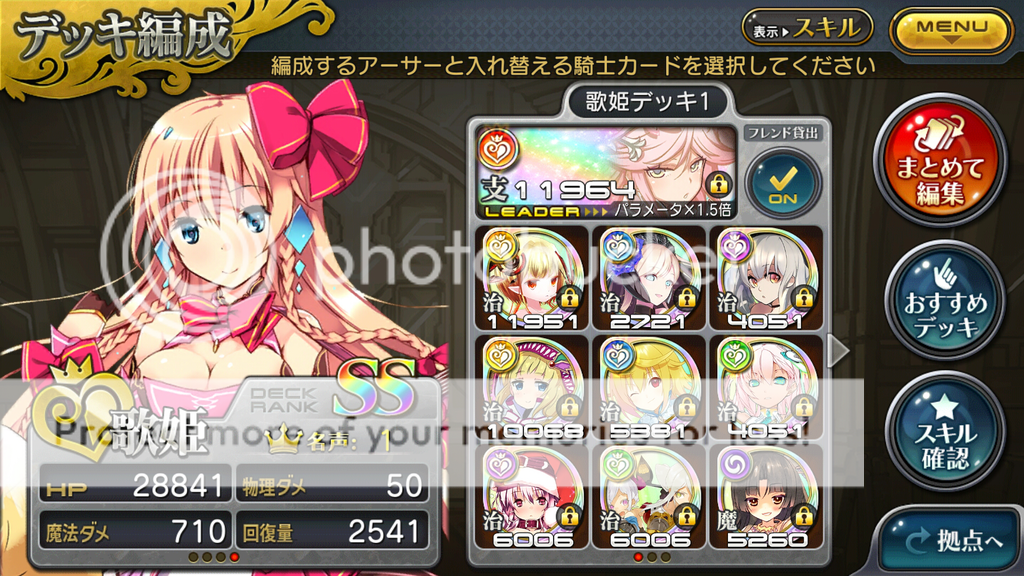
Task: Toggle the friend lending ON button
Action: pyautogui.click(x=782, y=184)
